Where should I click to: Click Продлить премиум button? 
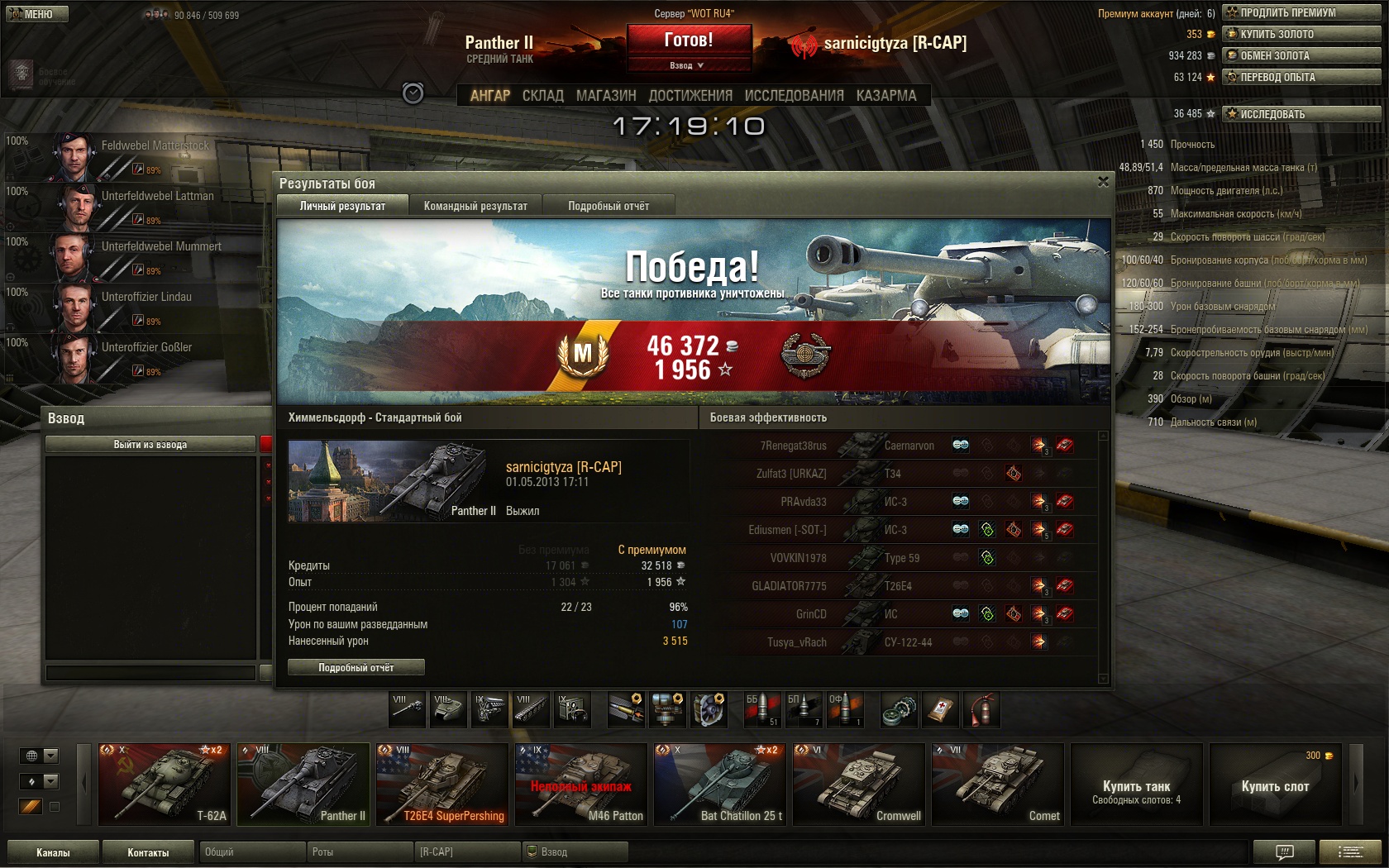click(x=1301, y=12)
